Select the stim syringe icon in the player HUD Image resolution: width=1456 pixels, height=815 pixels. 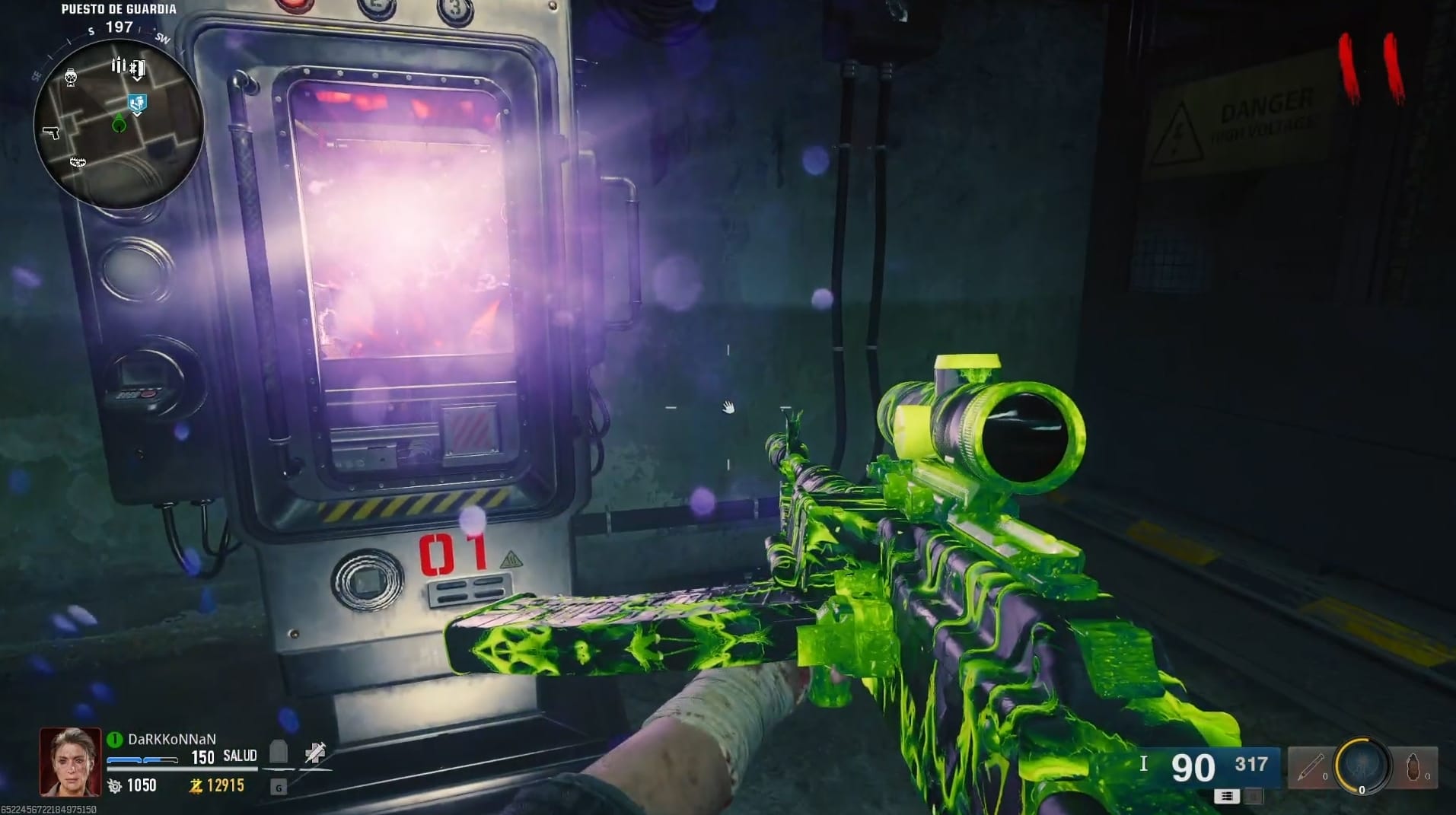point(315,753)
